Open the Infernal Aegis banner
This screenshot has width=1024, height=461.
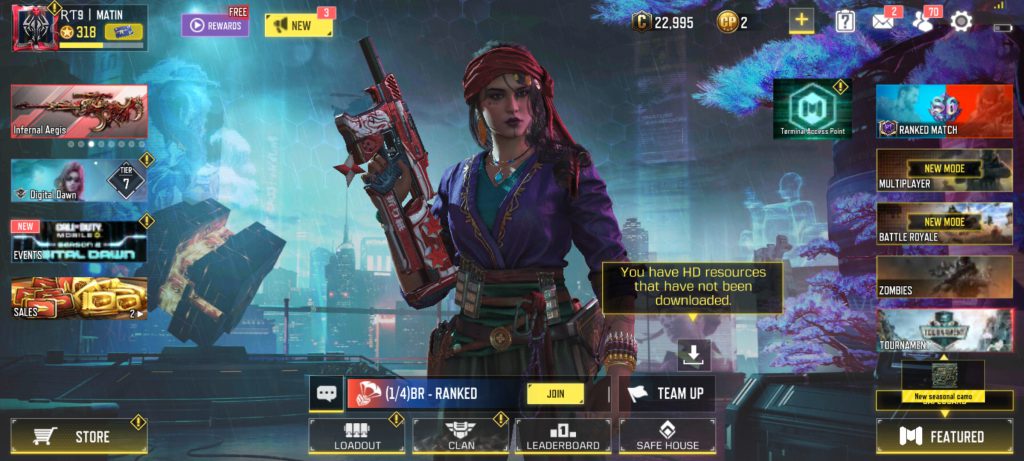tap(79, 111)
